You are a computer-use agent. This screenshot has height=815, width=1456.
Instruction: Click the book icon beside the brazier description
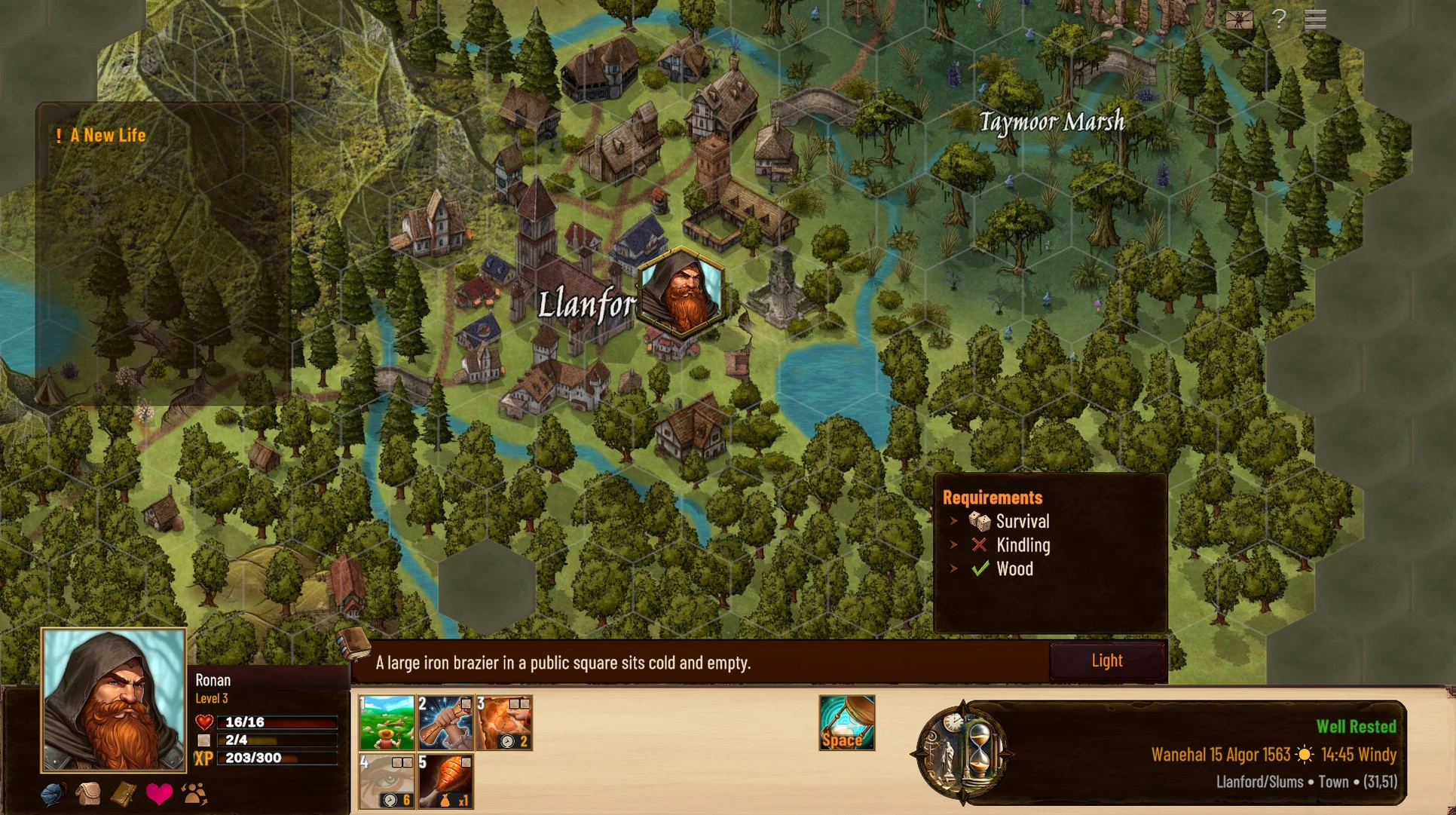[x=353, y=643]
